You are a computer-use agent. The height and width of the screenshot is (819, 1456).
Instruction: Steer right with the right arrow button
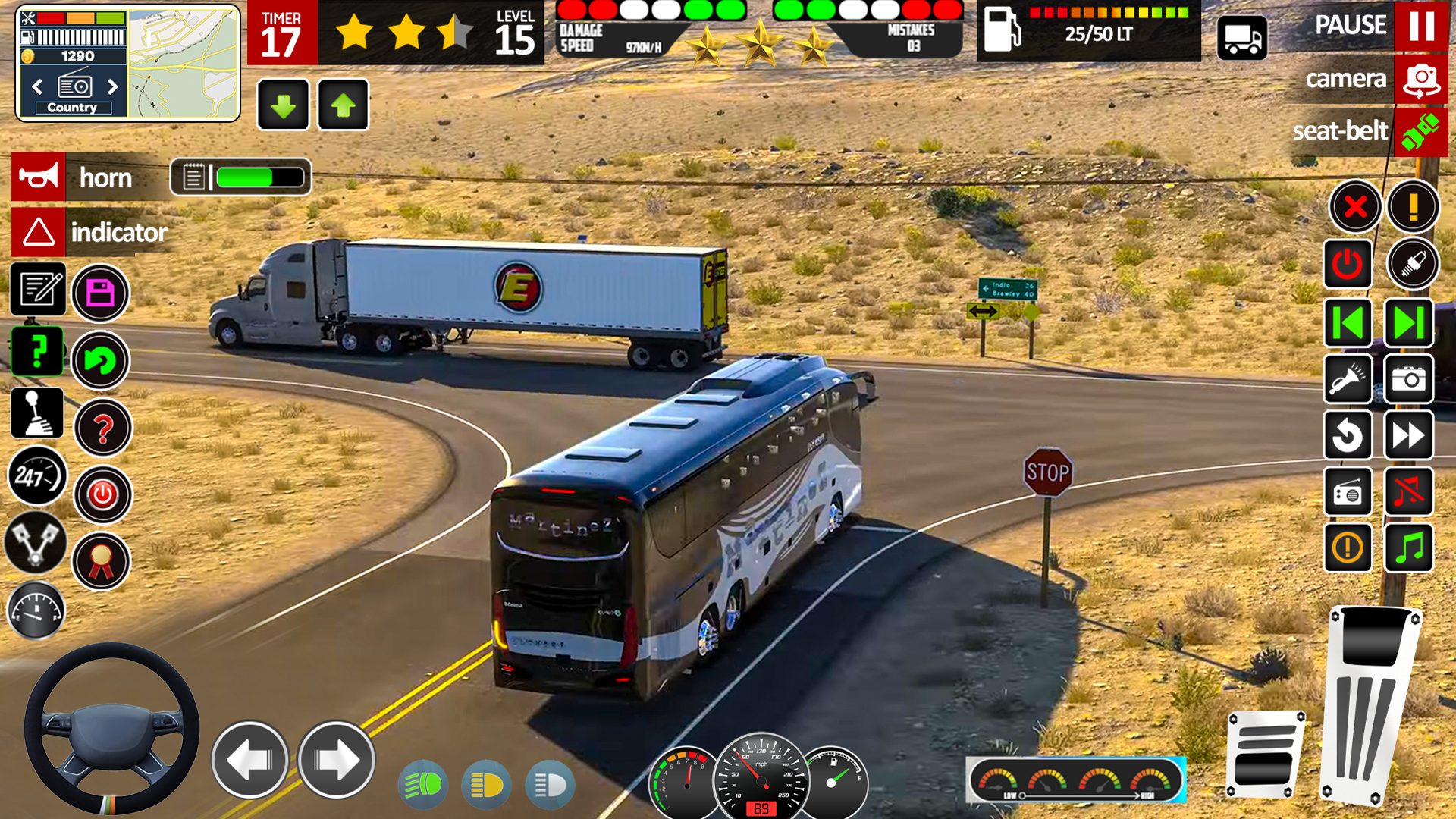(336, 760)
